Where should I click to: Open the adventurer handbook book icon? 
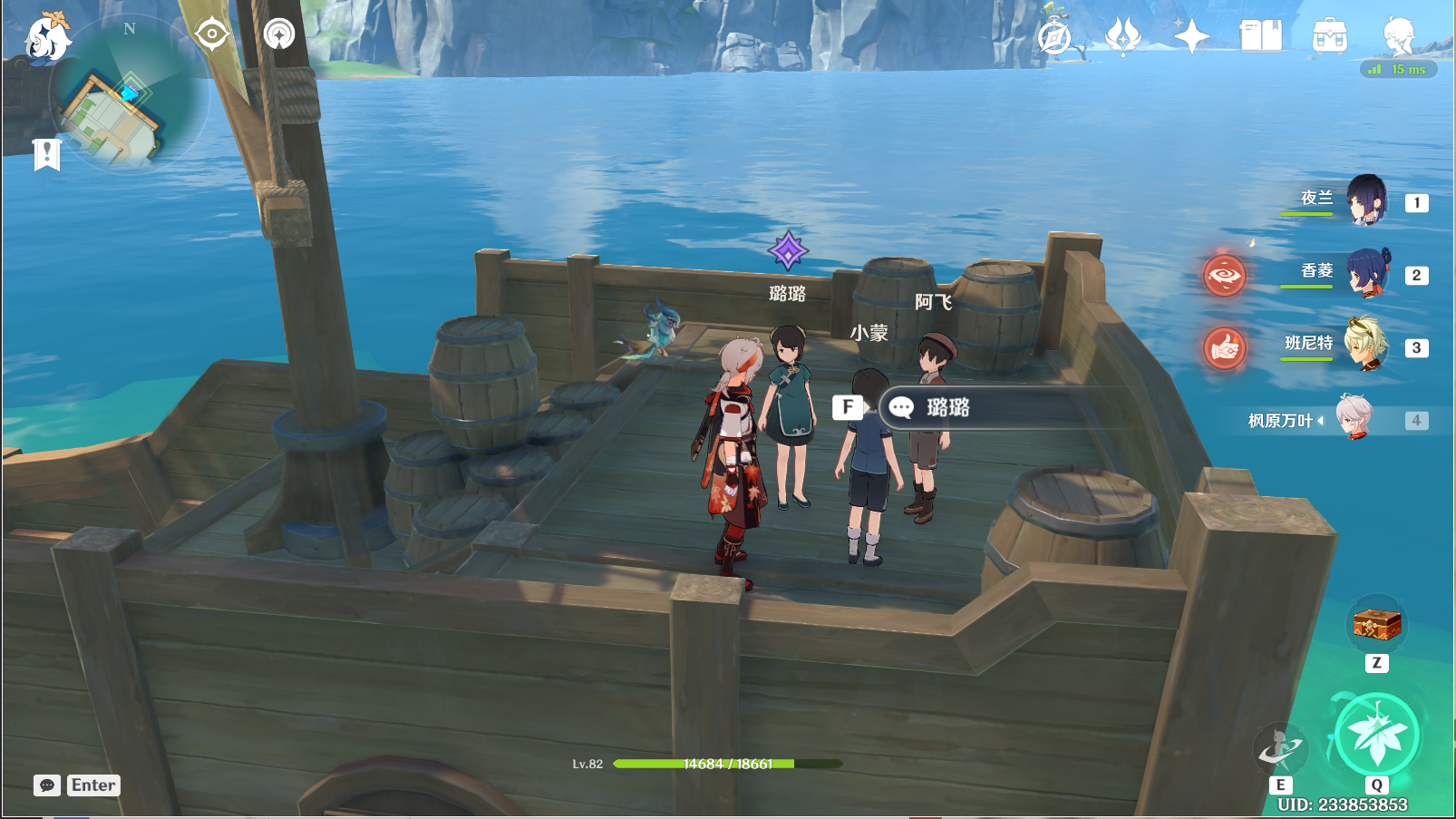click(x=1260, y=37)
